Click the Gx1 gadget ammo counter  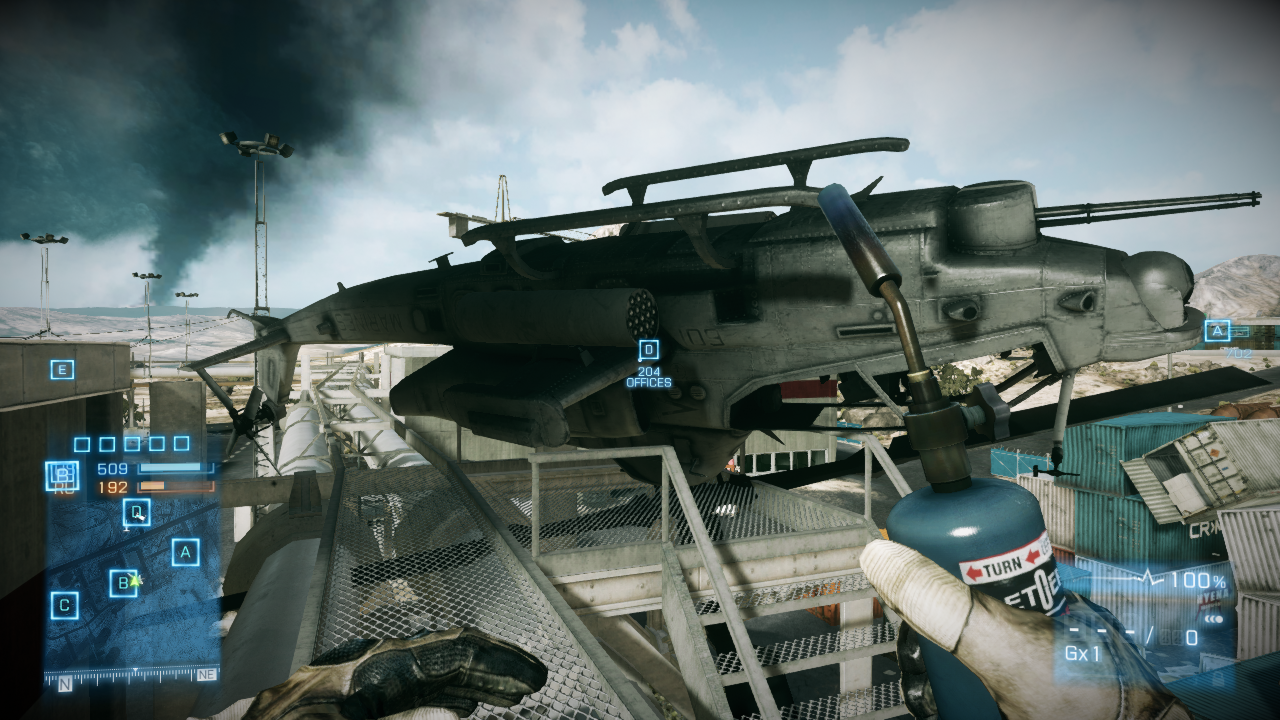(x=1082, y=653)
